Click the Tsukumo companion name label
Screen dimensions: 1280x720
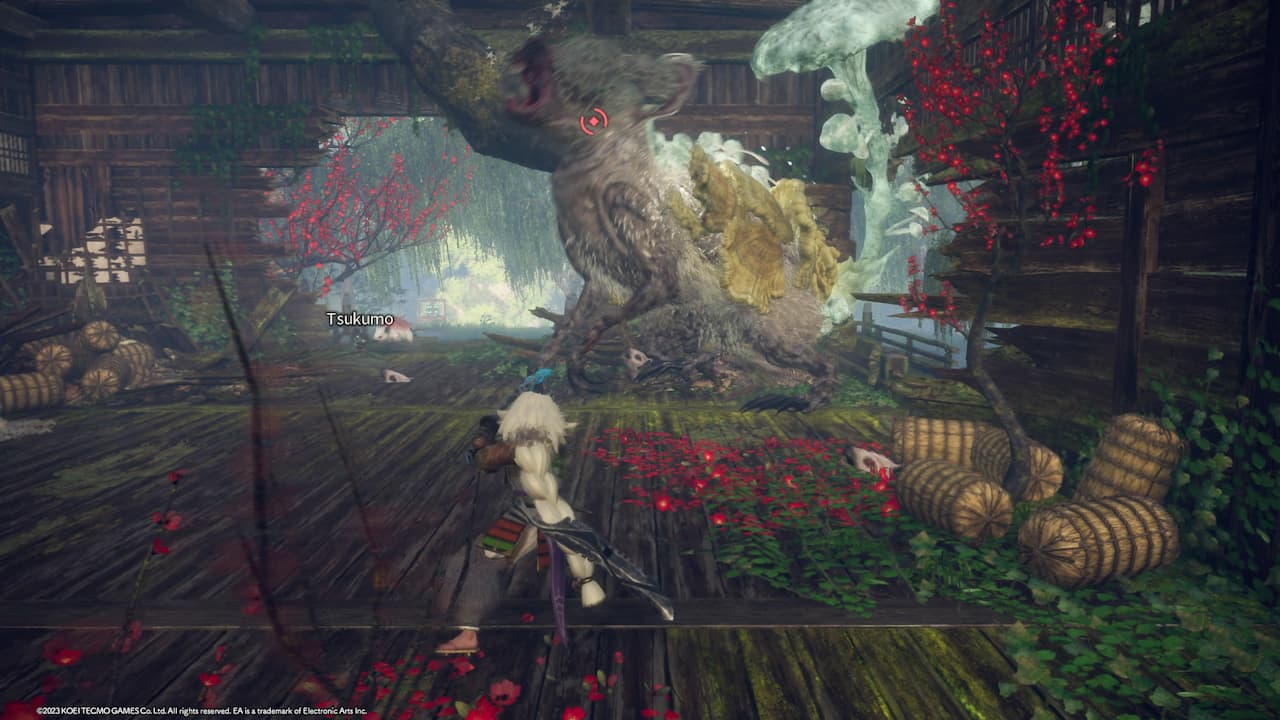pyautogui.click(x=360, y=320)
